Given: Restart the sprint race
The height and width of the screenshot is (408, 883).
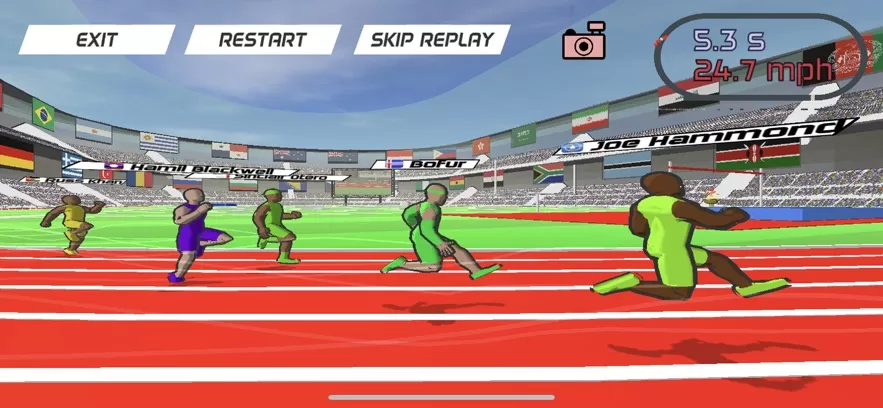Looking at the screenshot, I should (262, 40).
